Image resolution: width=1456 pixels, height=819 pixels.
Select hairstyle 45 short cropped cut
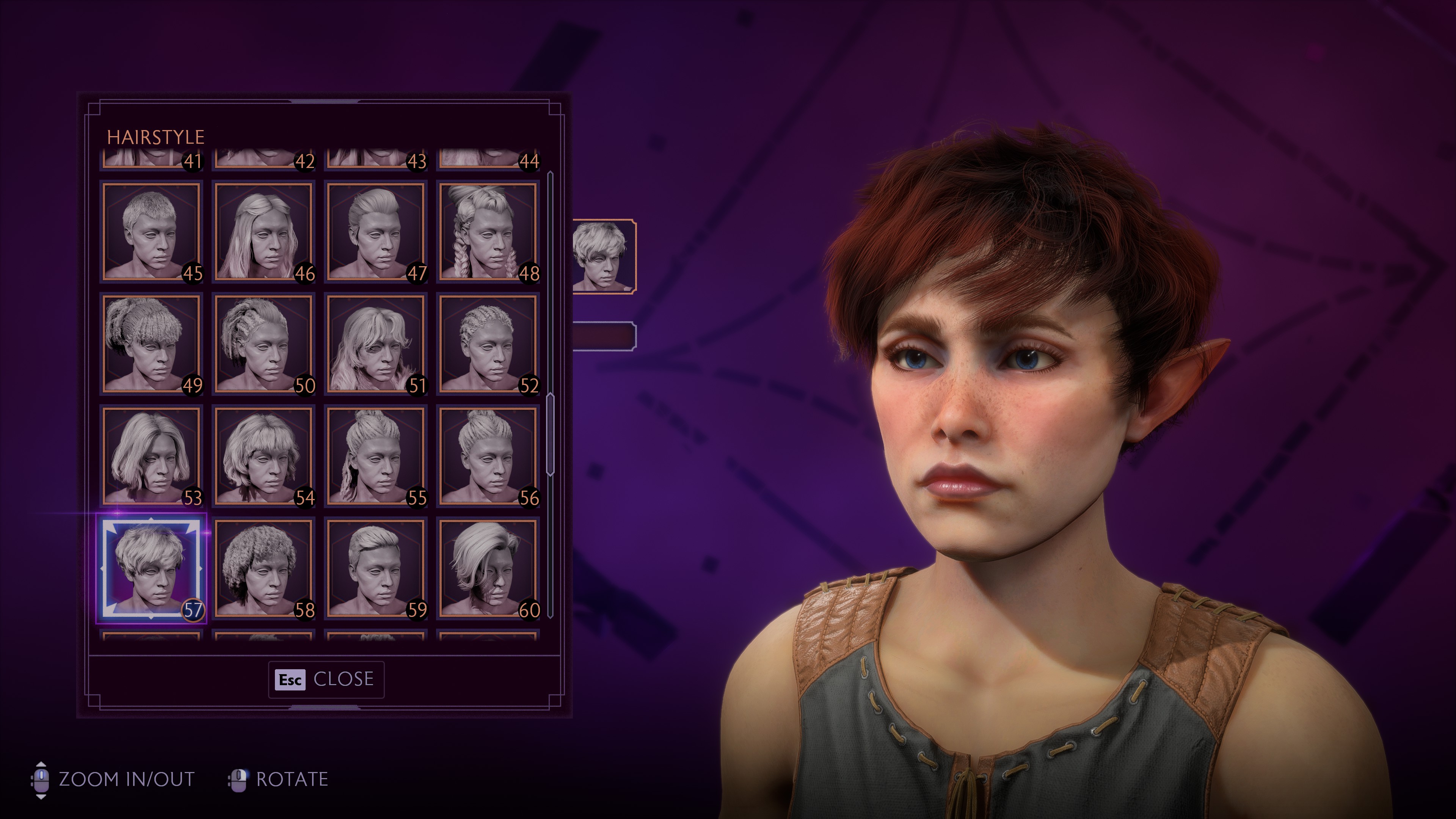(152, 231)
